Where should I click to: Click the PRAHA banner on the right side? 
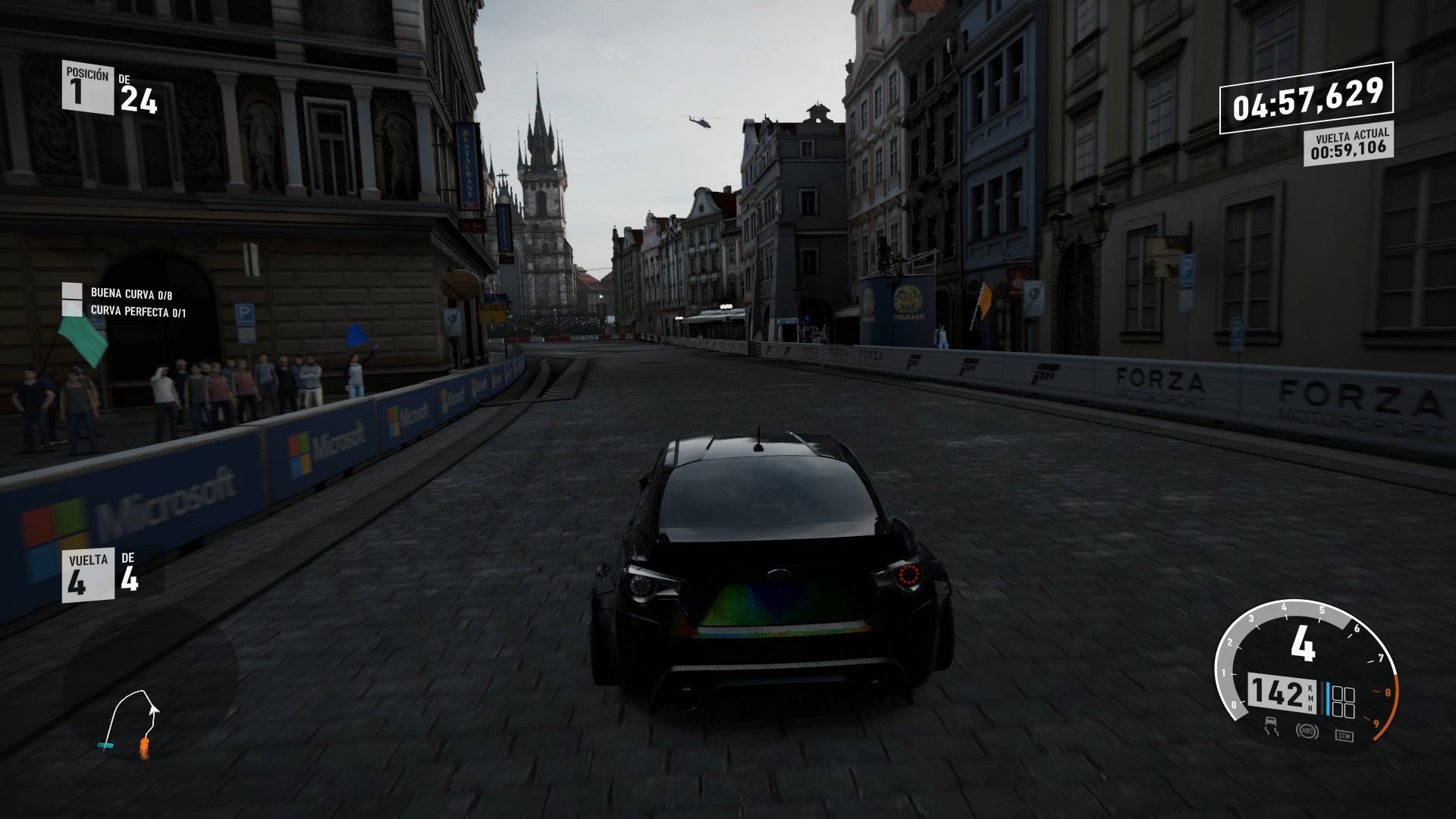click(x=910, y=300)
